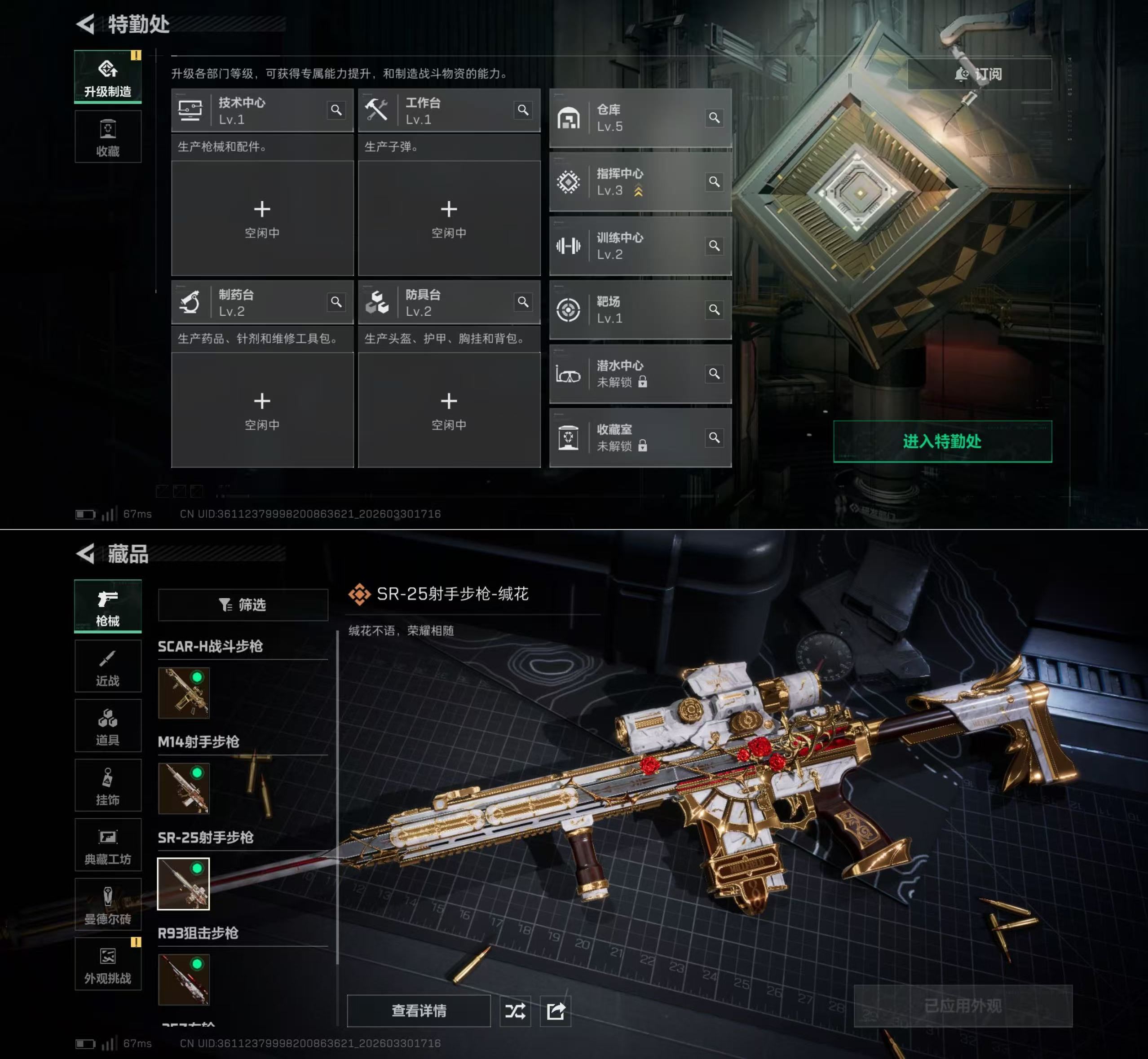1148x1059 pixels.
Task: View details with 查看详情
Action: click(x=419, y=1011)
